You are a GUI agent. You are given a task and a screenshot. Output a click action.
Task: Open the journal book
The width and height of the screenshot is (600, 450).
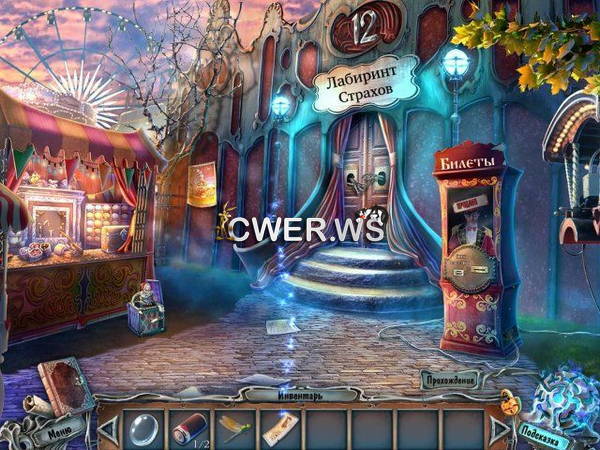pos(66,385)
